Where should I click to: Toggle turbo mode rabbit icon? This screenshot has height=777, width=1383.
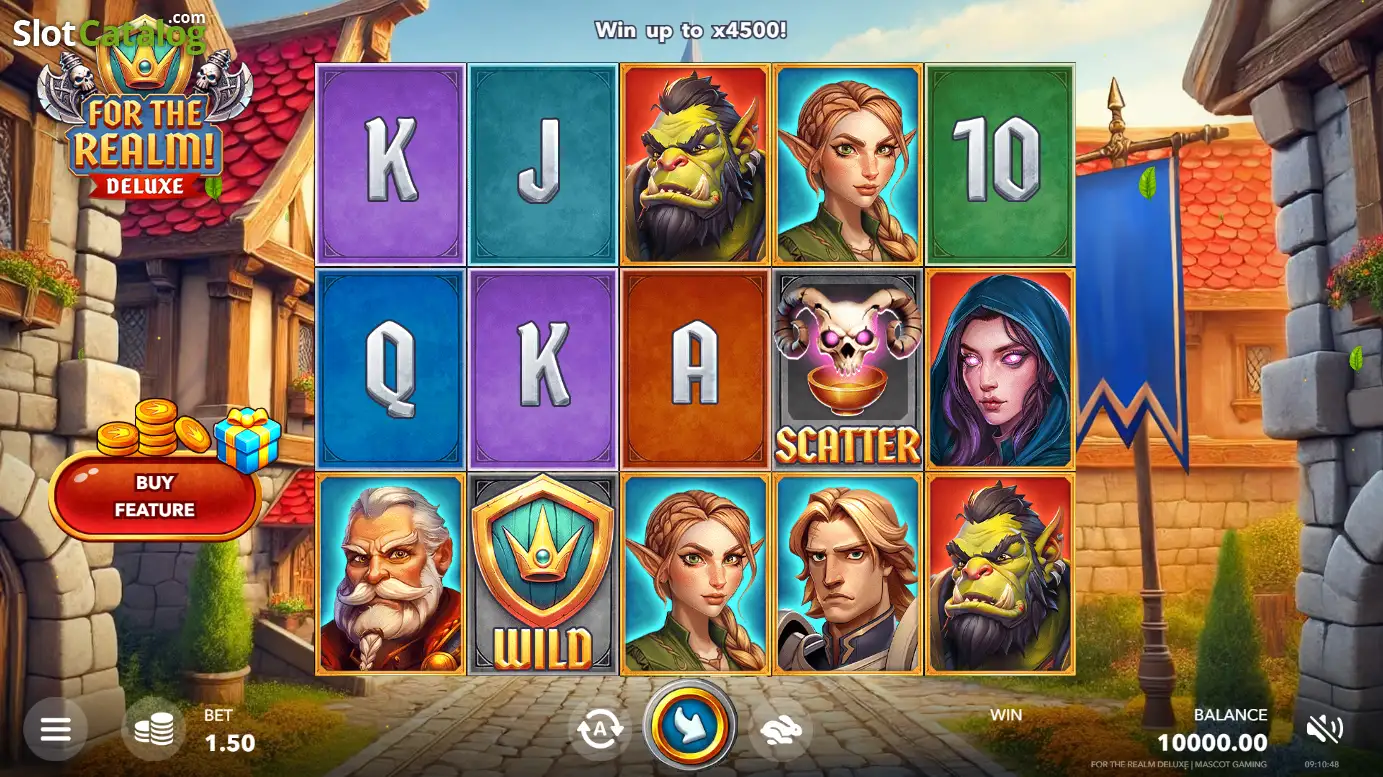pos(782,730)
